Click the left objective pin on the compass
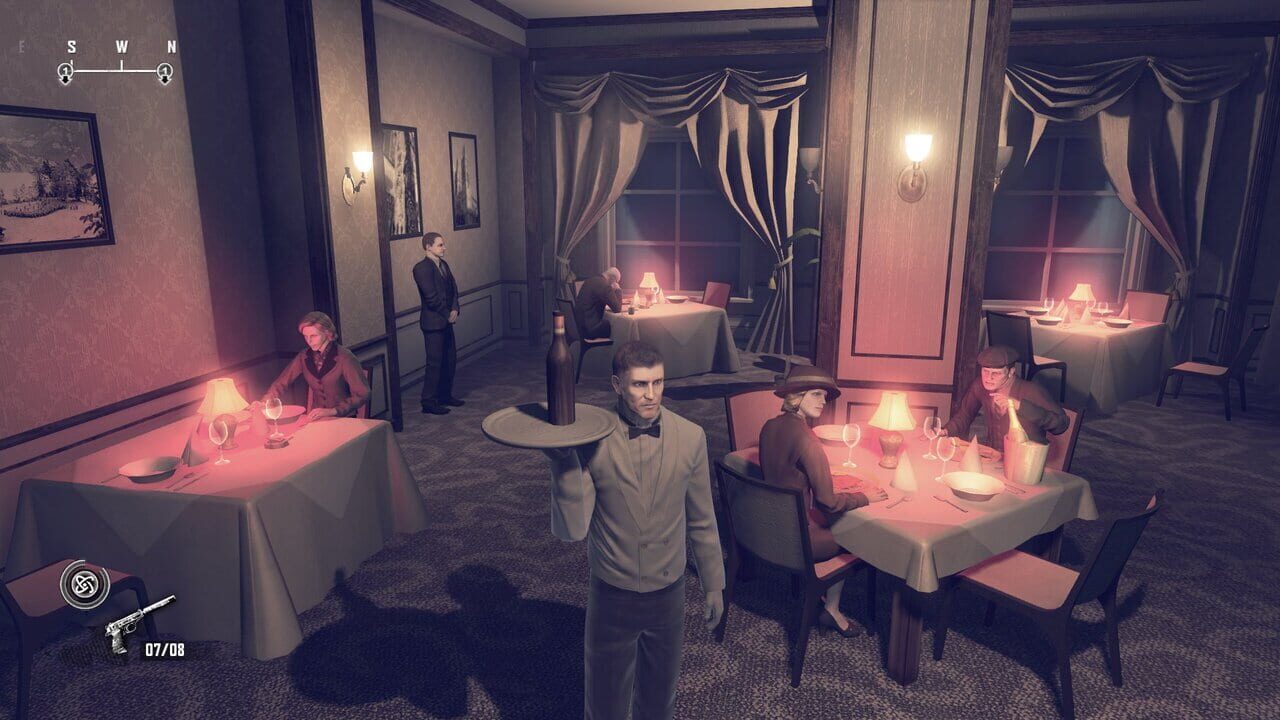 (65, 71)
